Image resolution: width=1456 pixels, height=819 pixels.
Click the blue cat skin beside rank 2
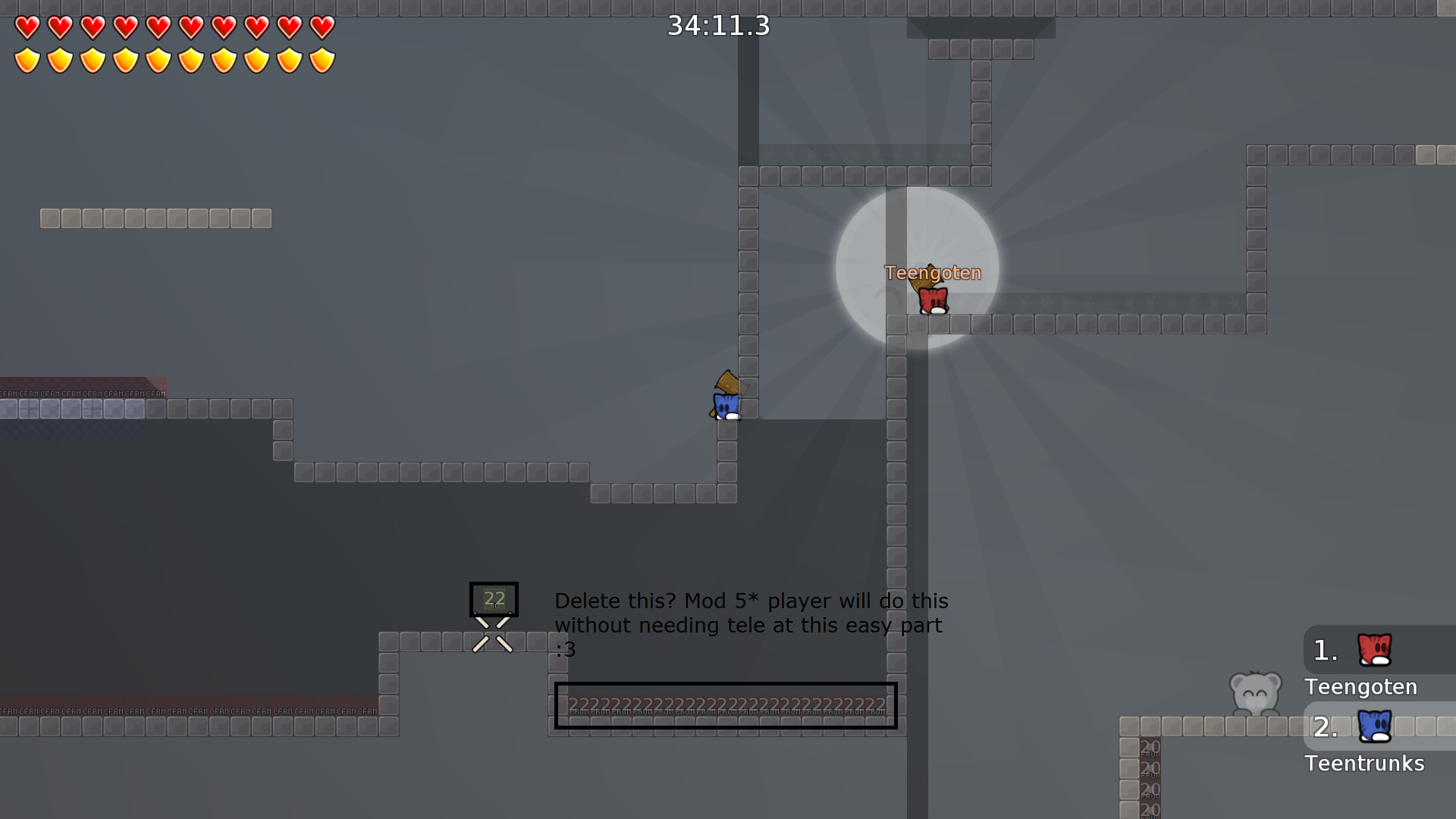[x=1374, y=726]
